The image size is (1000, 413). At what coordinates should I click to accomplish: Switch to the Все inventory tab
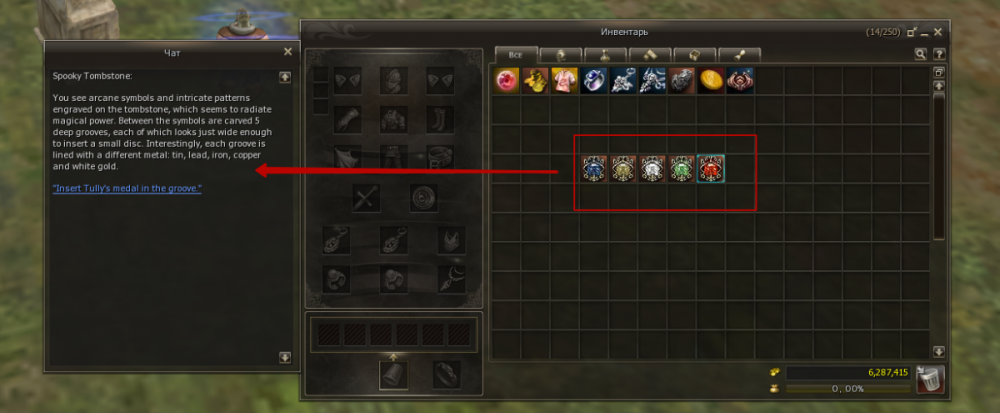[x=516, y=55]
